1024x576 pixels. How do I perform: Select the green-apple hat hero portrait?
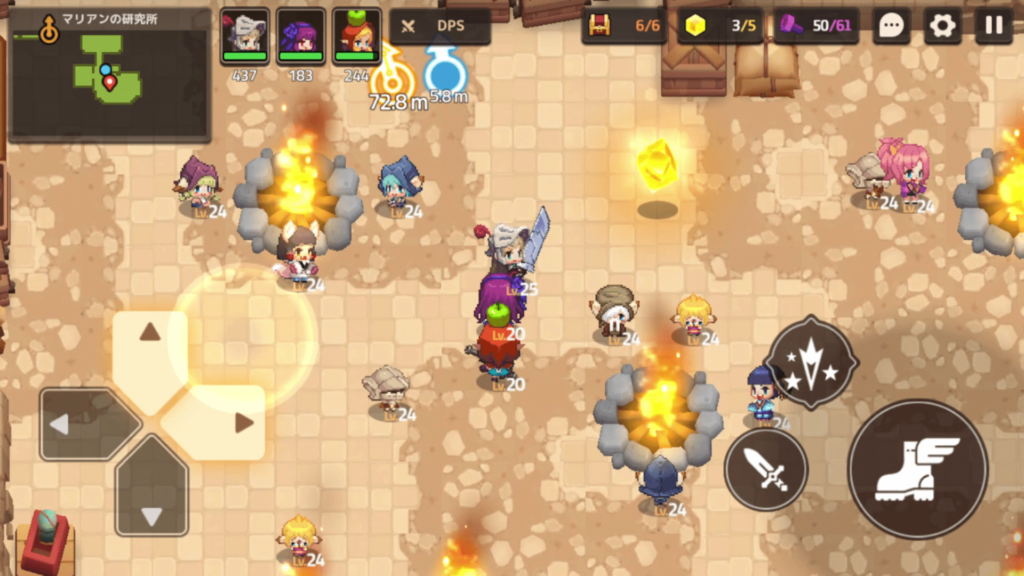click(357, 36)
